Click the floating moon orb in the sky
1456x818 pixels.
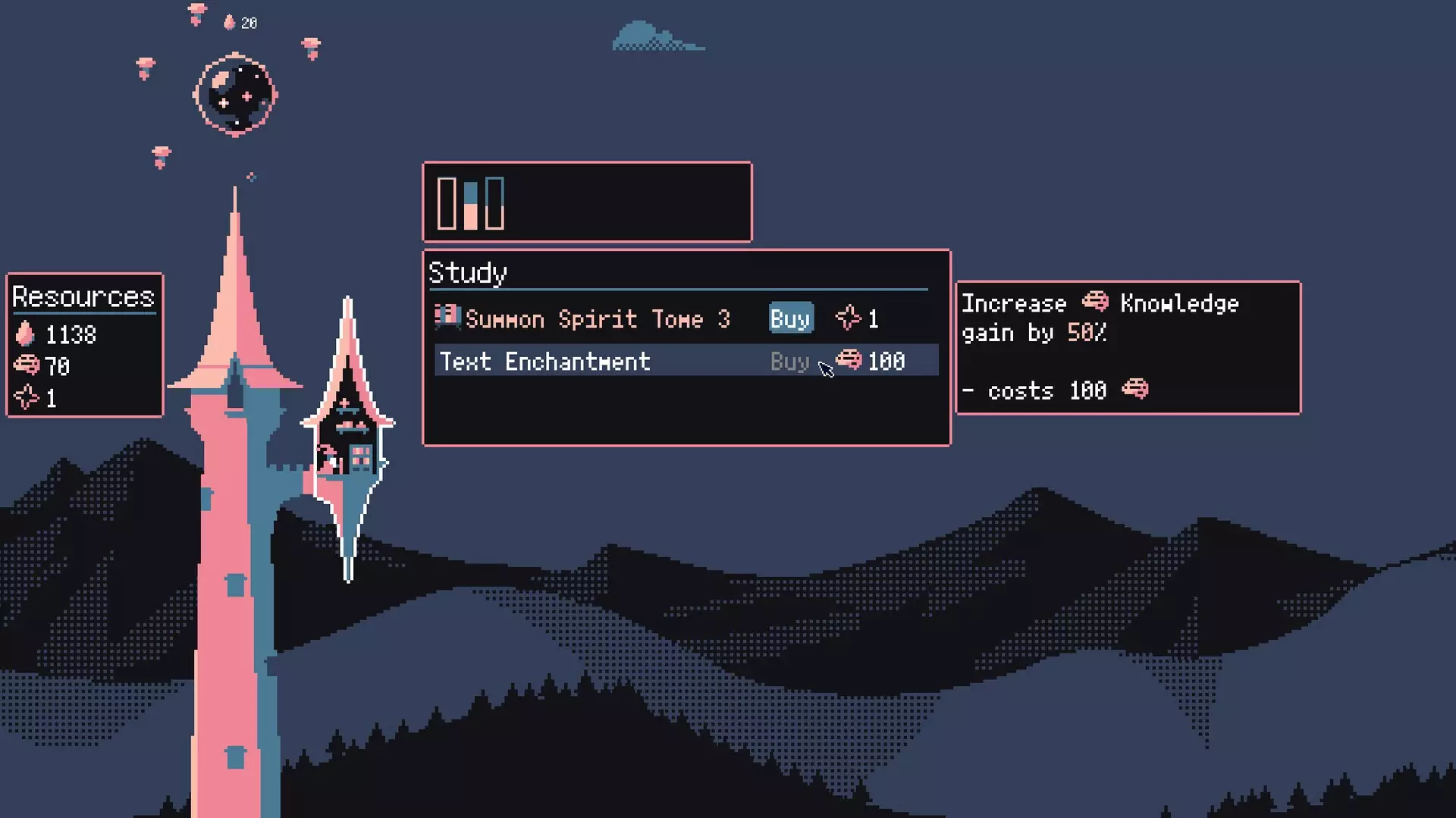point(235,92)
